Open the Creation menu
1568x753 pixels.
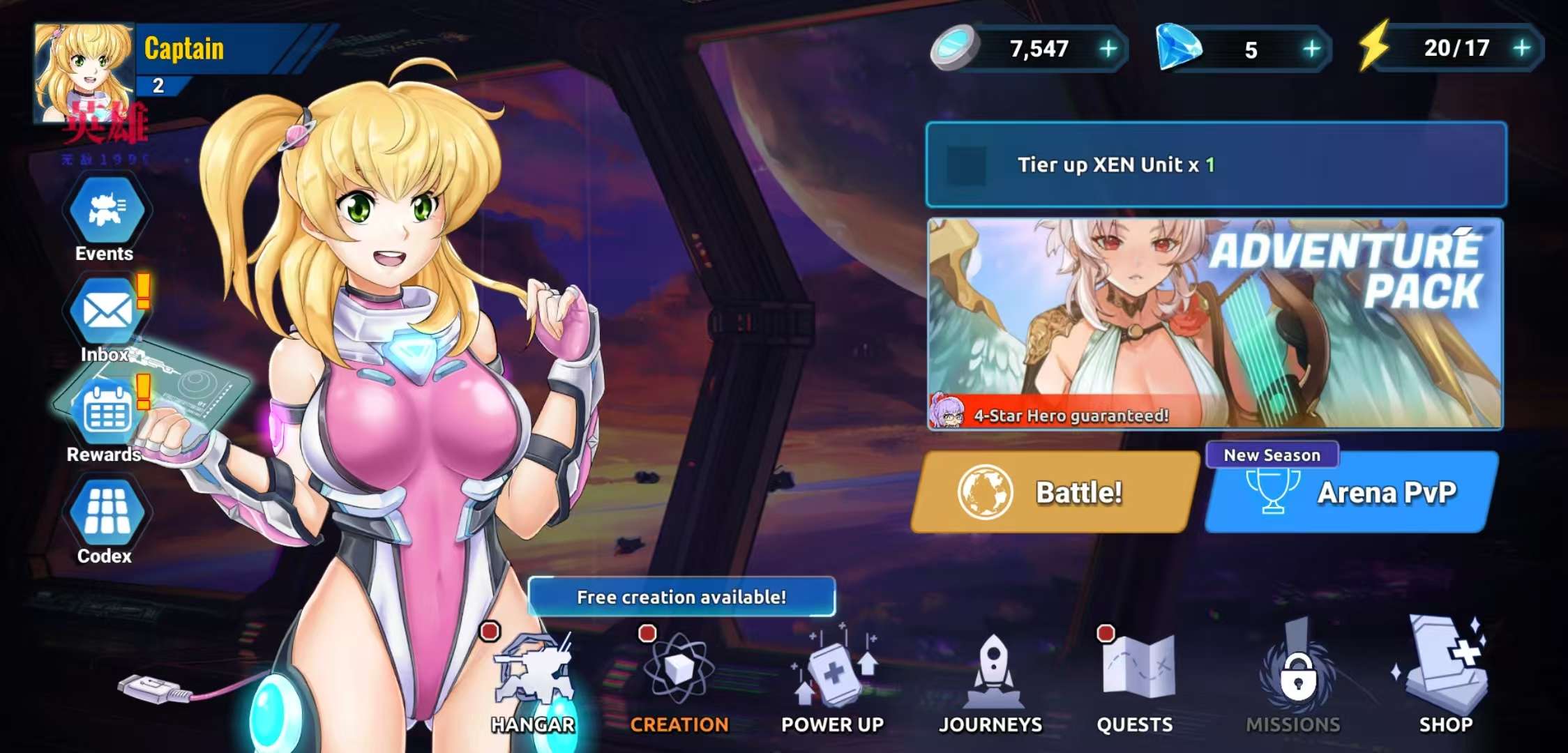(679, 681)
